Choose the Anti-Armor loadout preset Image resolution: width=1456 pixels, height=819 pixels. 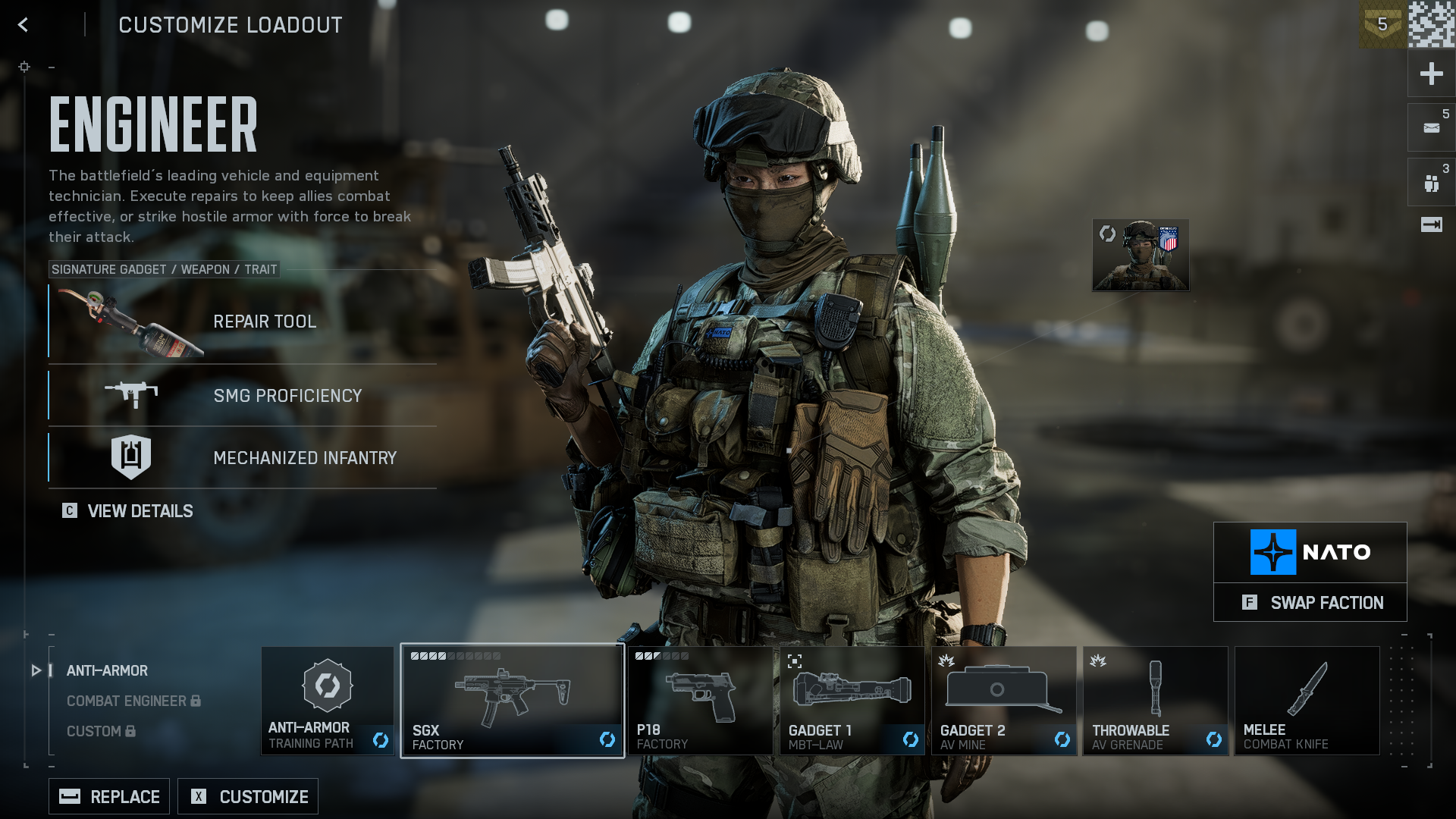pos(107,671)
